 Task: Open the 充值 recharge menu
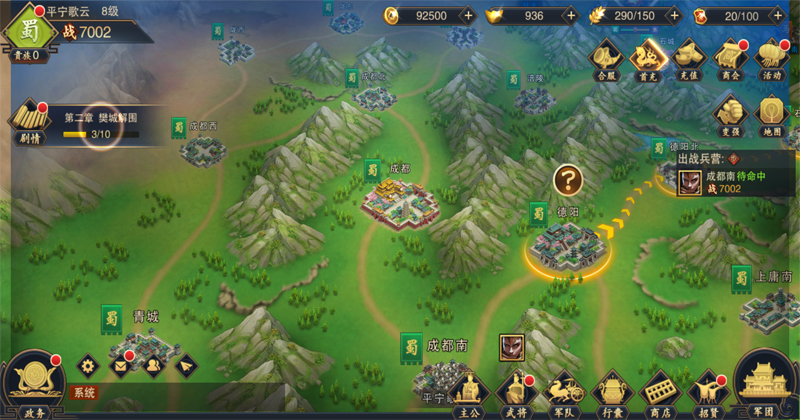click(687, 58)
